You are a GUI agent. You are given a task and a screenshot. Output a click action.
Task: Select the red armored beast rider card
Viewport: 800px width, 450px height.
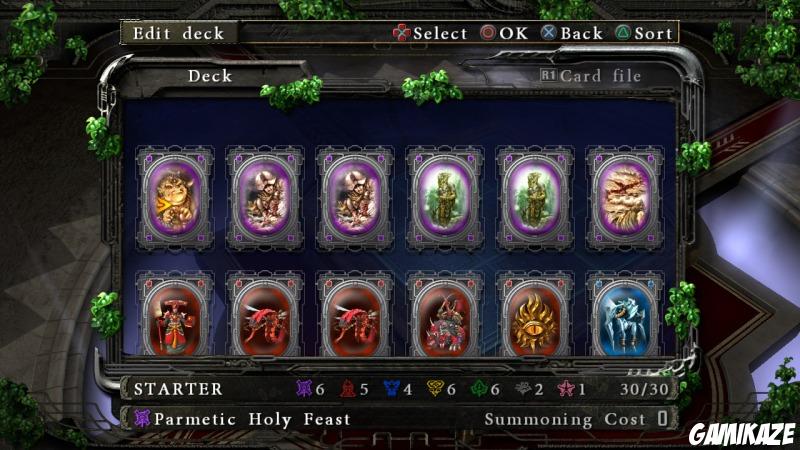(x=445, y=319)
